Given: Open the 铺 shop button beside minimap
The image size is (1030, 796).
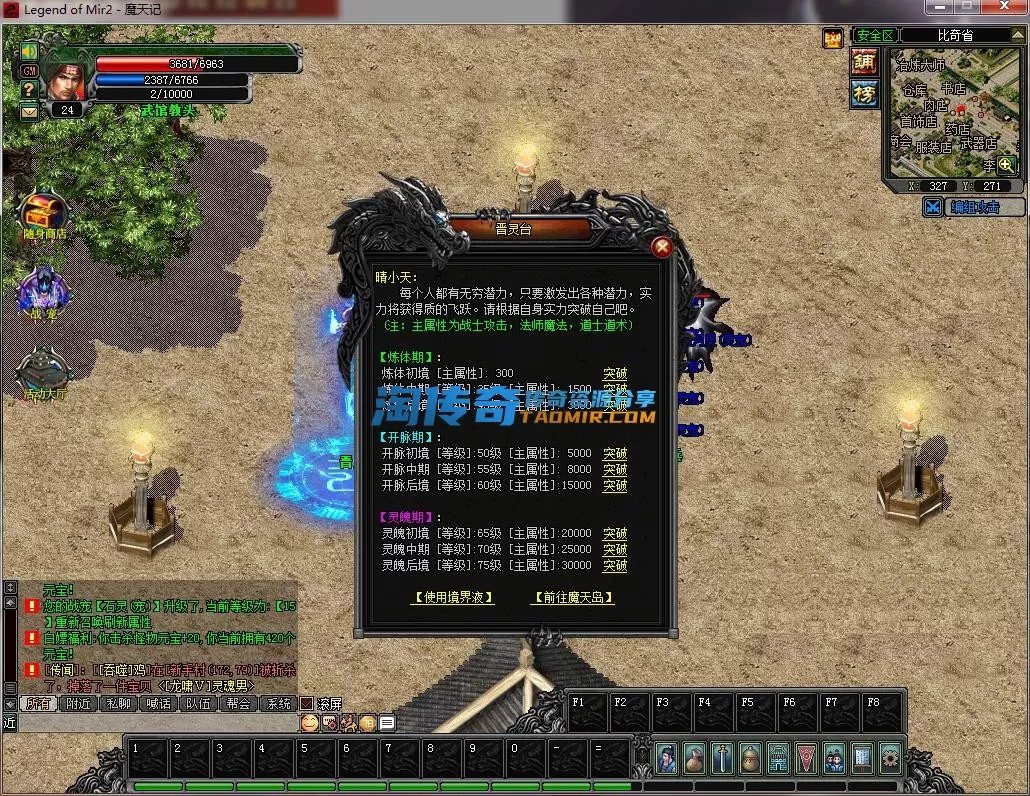Looking at the screenshot, I should pyautogui.click(x=864, y=62).
